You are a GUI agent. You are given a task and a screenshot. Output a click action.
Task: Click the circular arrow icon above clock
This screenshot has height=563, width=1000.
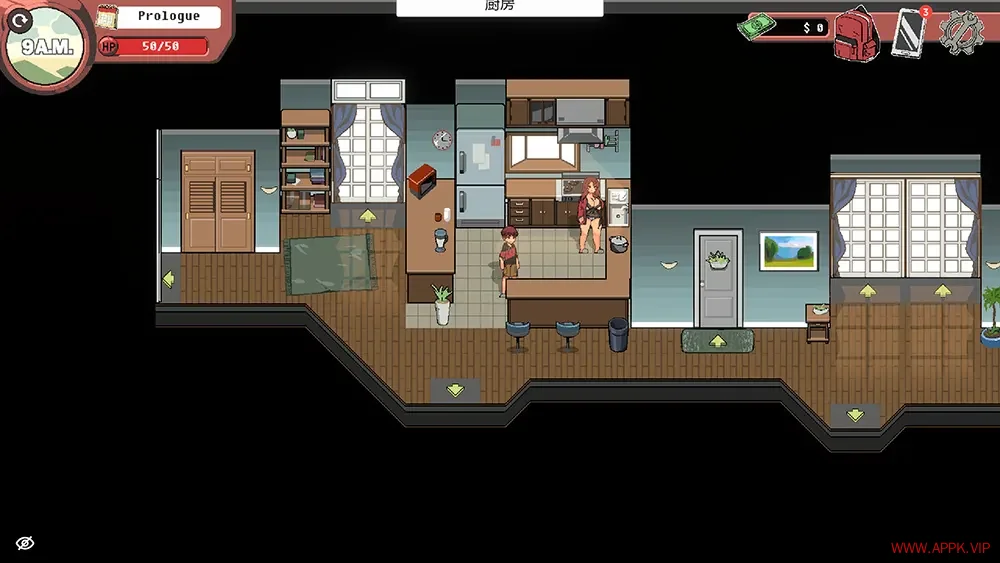18,19
